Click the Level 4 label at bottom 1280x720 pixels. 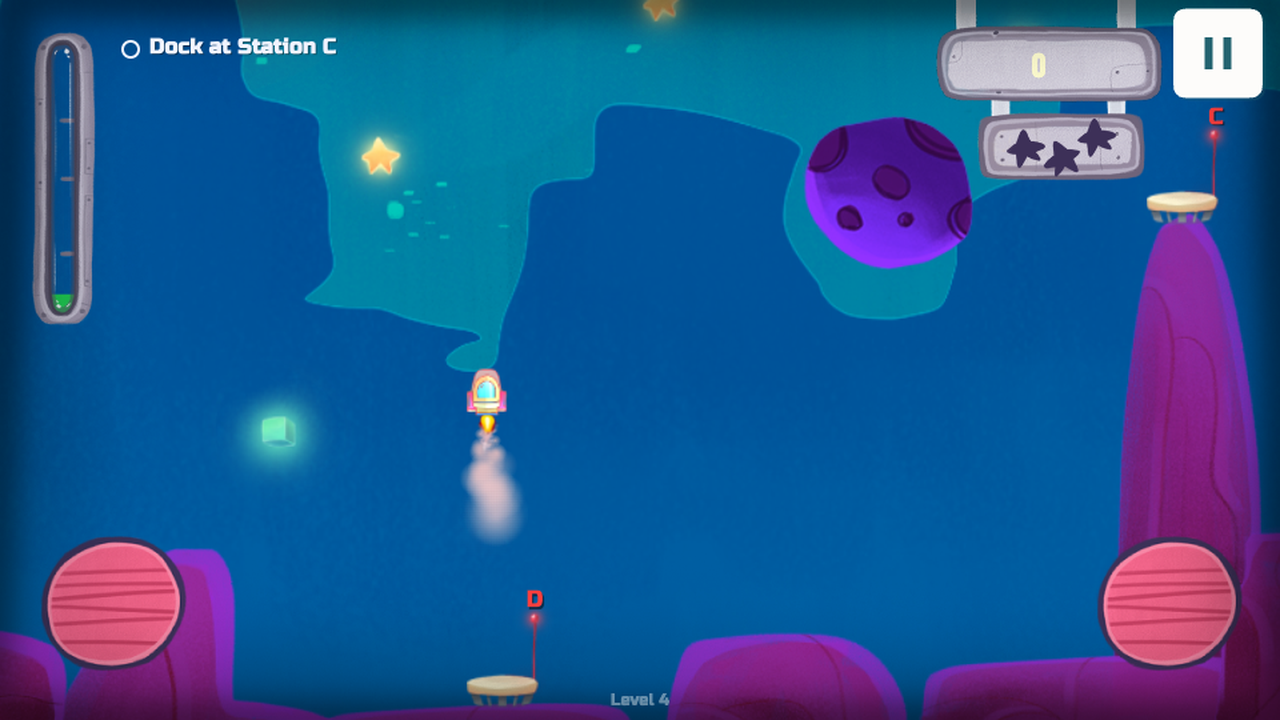pyautogui.click(x=638, y=700)
